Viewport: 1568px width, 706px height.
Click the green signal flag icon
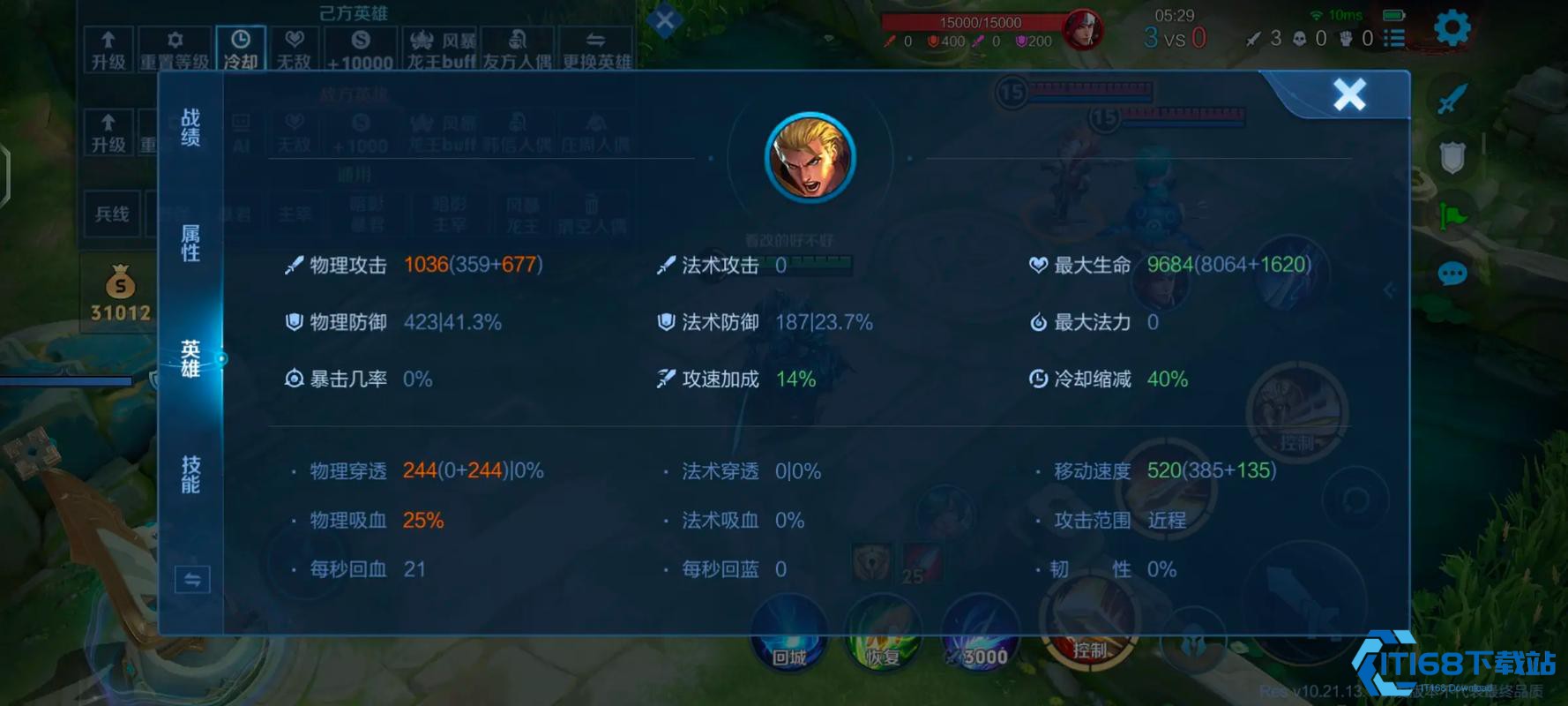(1453, 214)
